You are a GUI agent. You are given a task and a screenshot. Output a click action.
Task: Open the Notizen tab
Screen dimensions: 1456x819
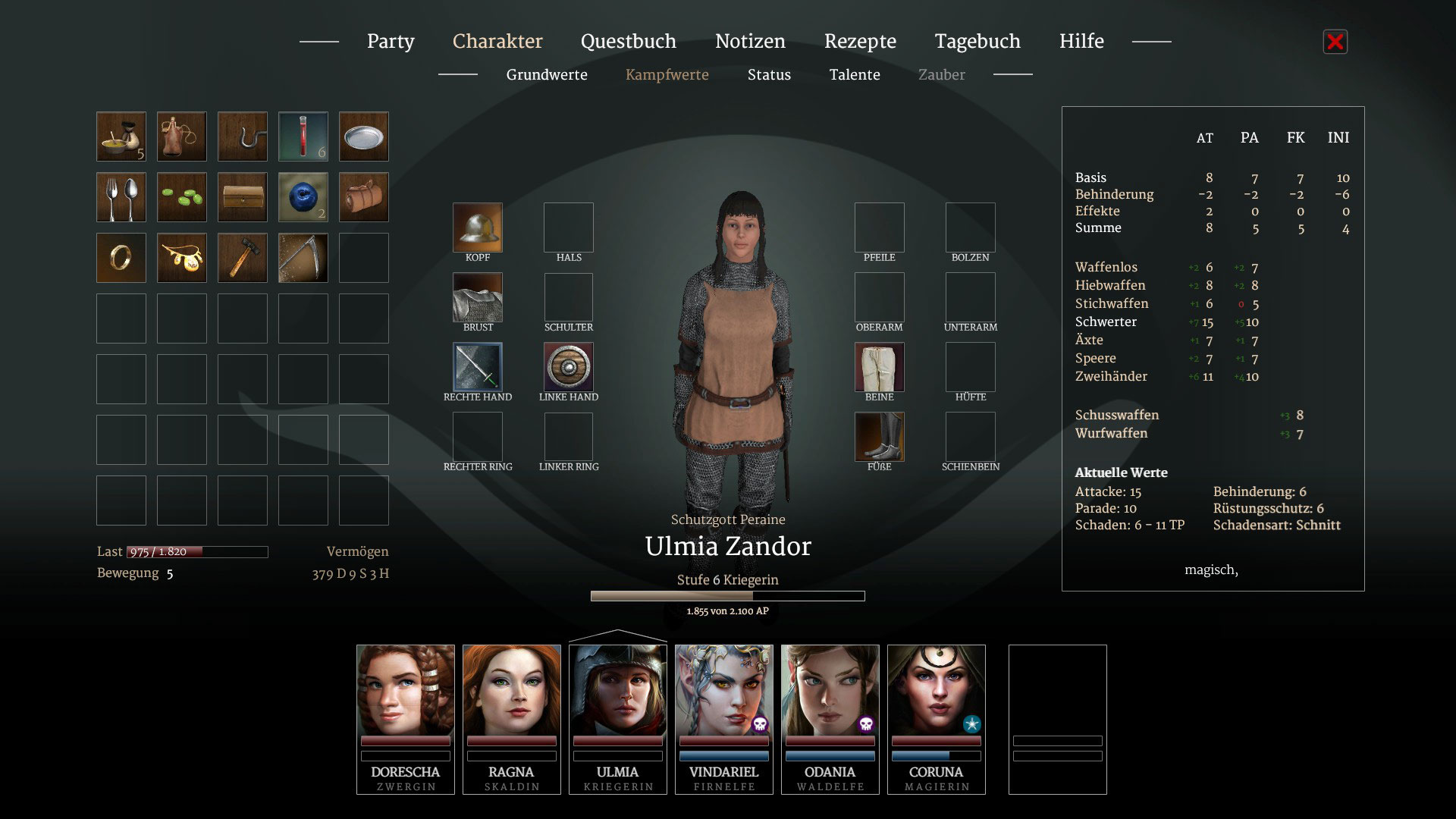[x=750, y=42]
